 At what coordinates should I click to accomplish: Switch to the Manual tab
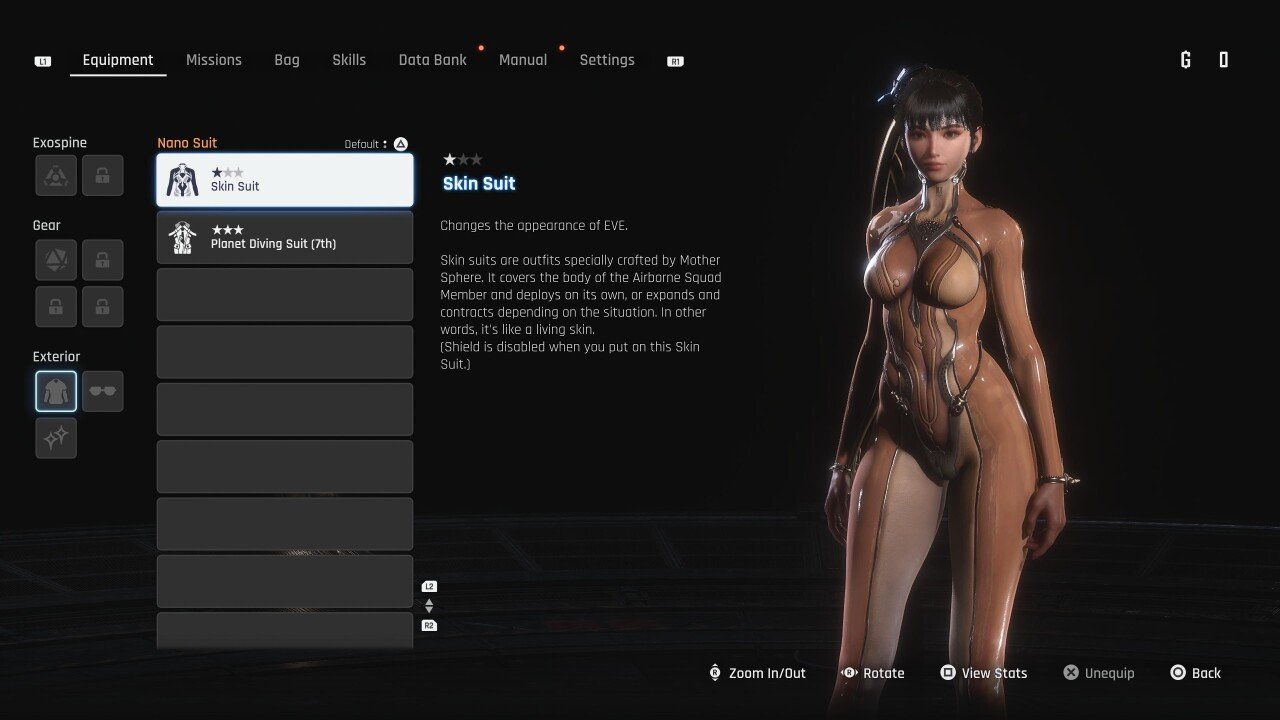click(523, 60)
